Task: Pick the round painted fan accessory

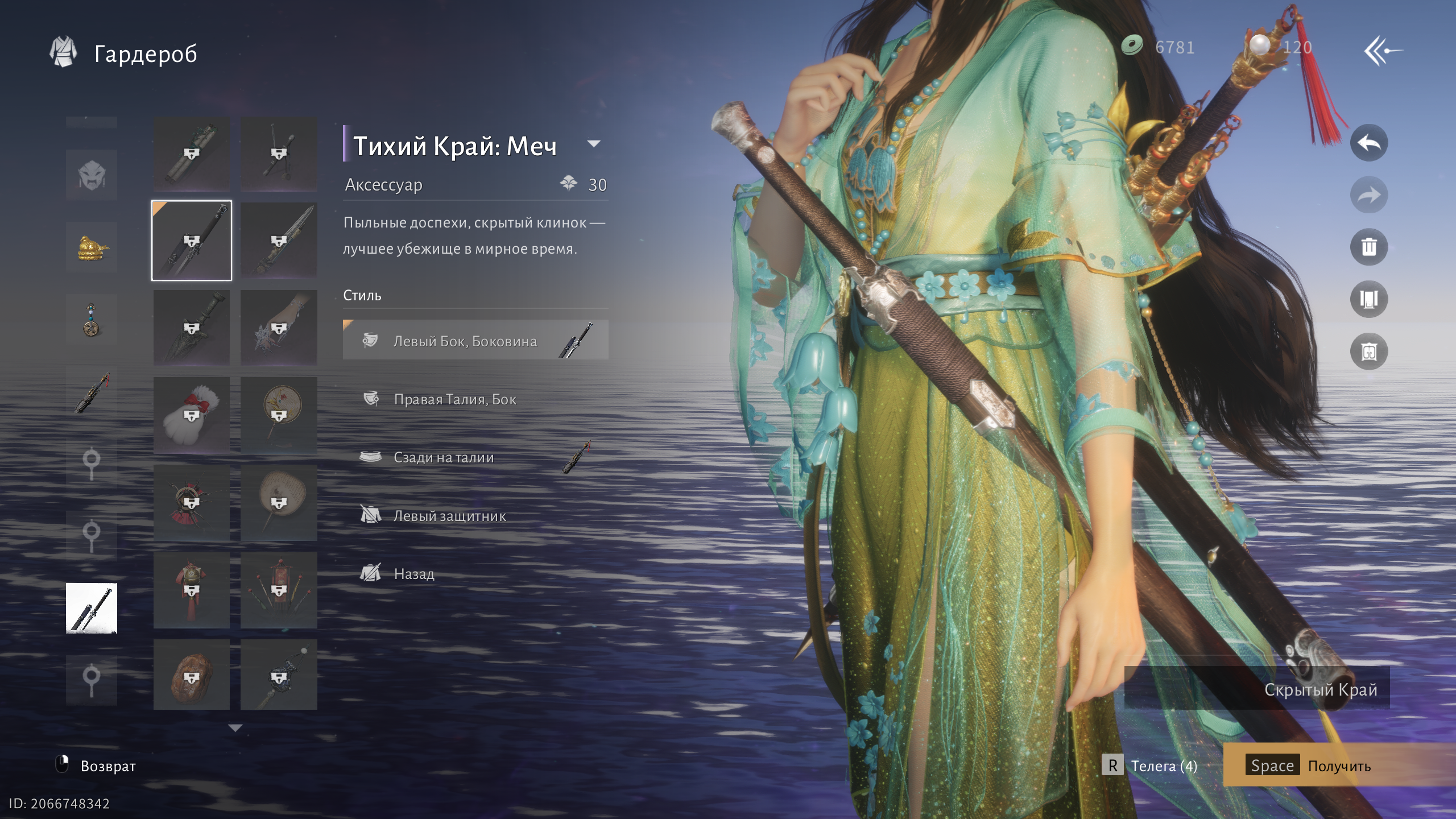Action: coord(279,415)
